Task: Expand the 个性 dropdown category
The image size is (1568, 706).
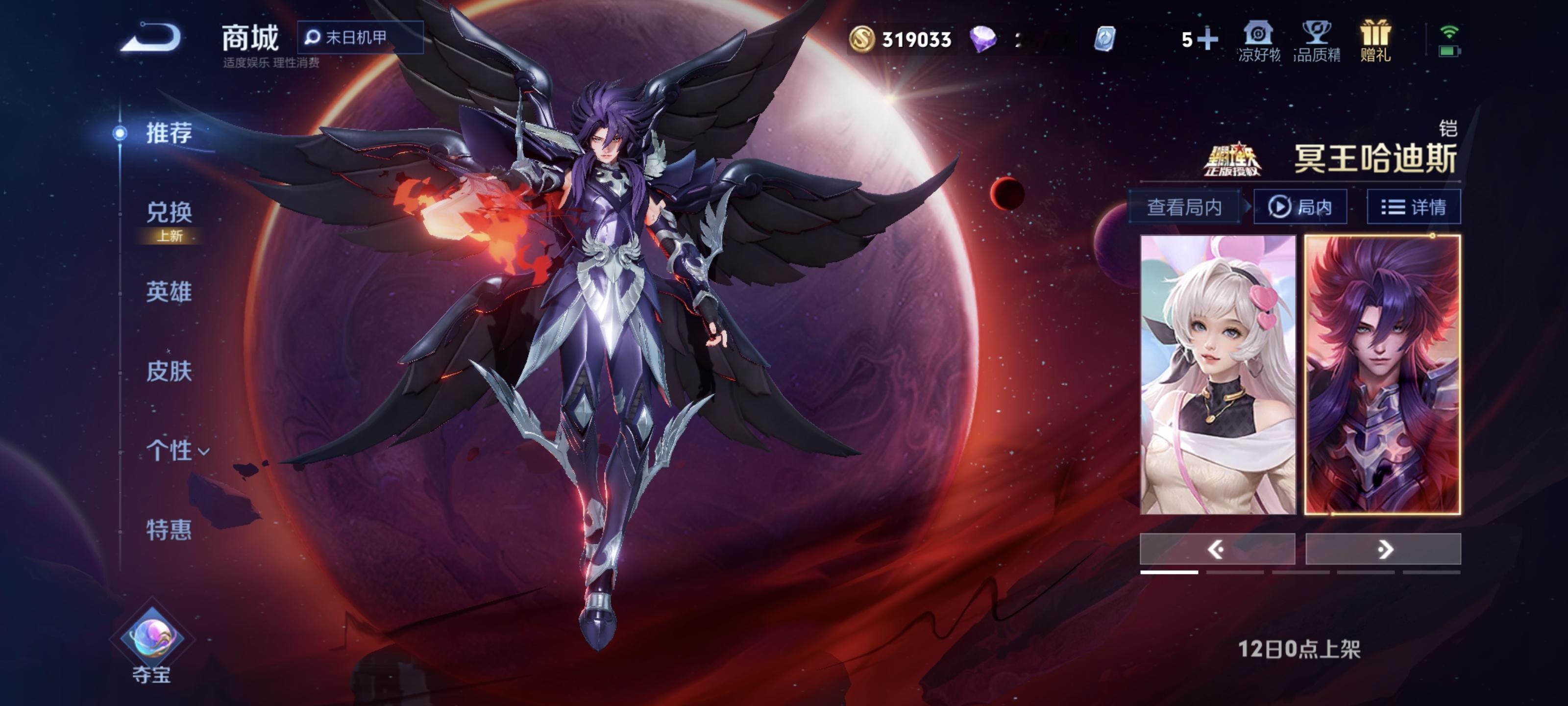Action: pyautogui.click(x=176, y=451)
